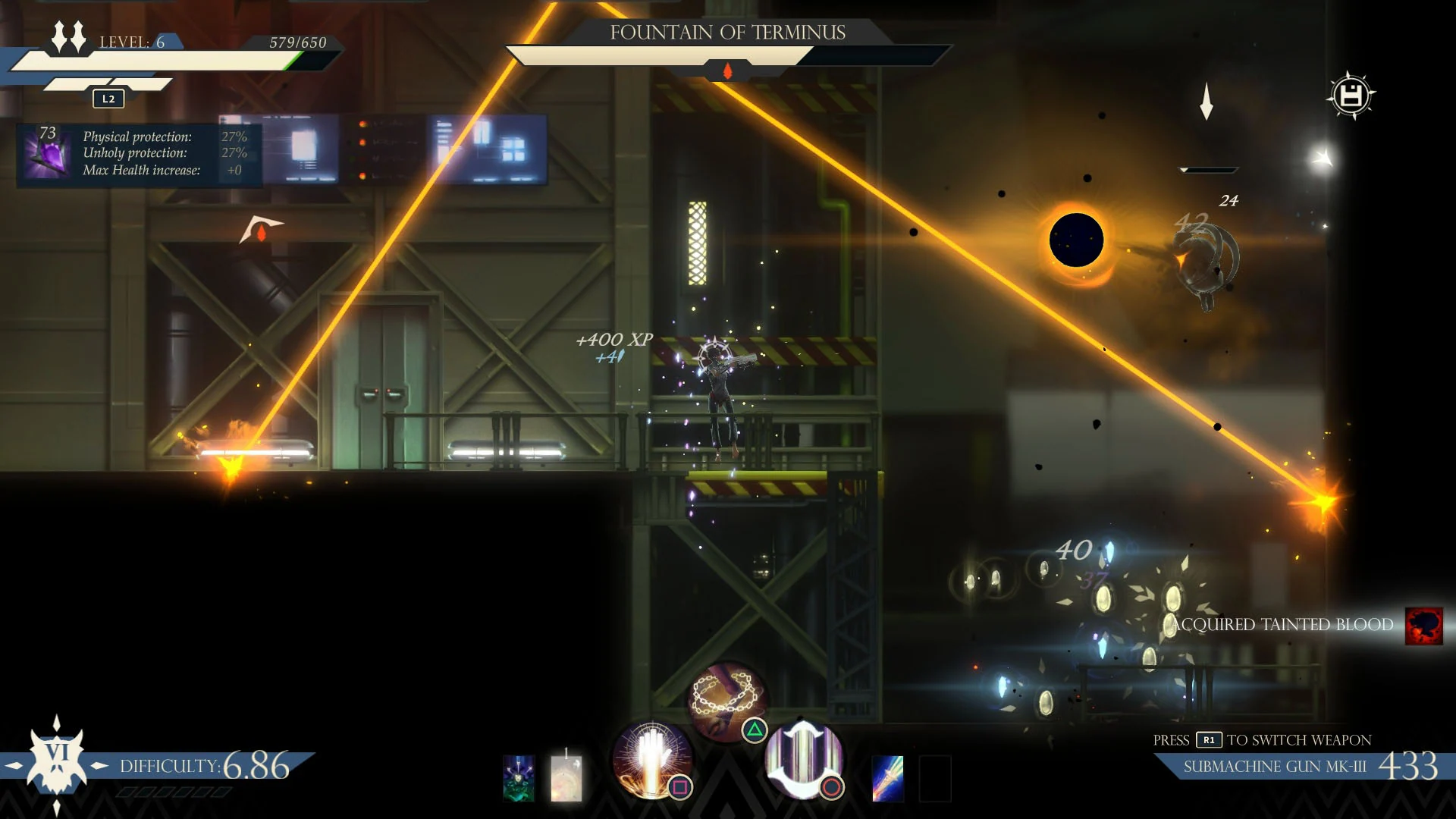1456x819 pixels.
Task: Click the R1 switch weapon prompt text
Action: [1263, 740]
